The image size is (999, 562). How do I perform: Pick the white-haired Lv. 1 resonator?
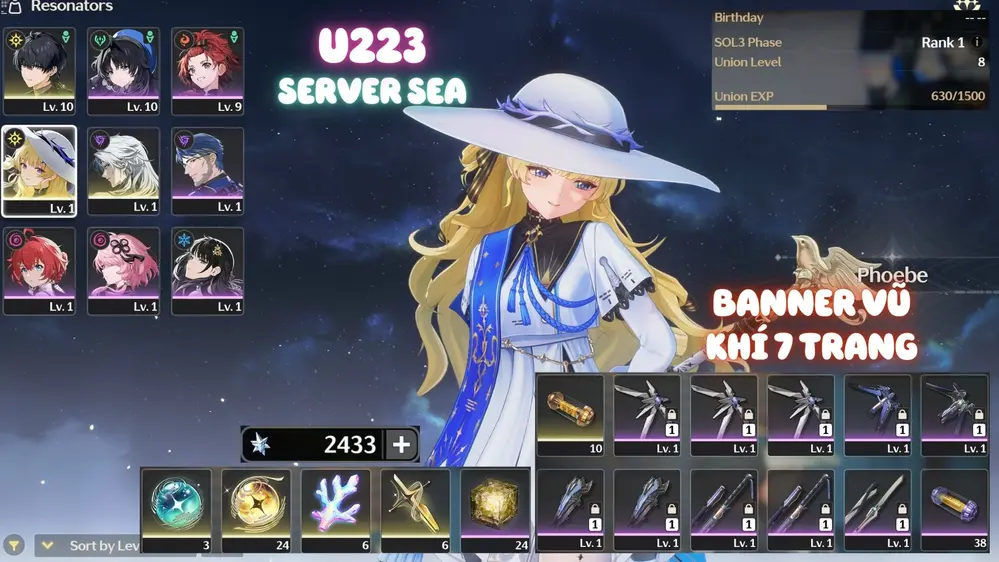[123, 171]
